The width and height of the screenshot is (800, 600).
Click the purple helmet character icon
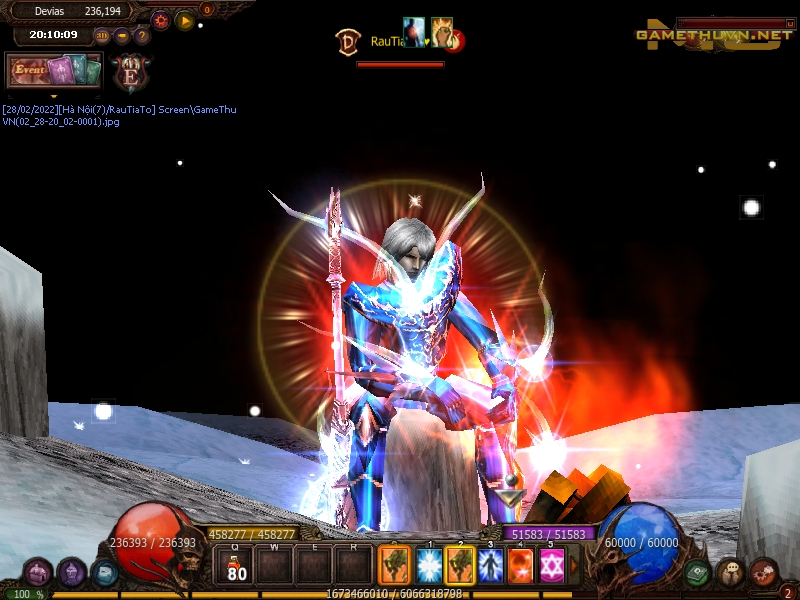point(71,573)
